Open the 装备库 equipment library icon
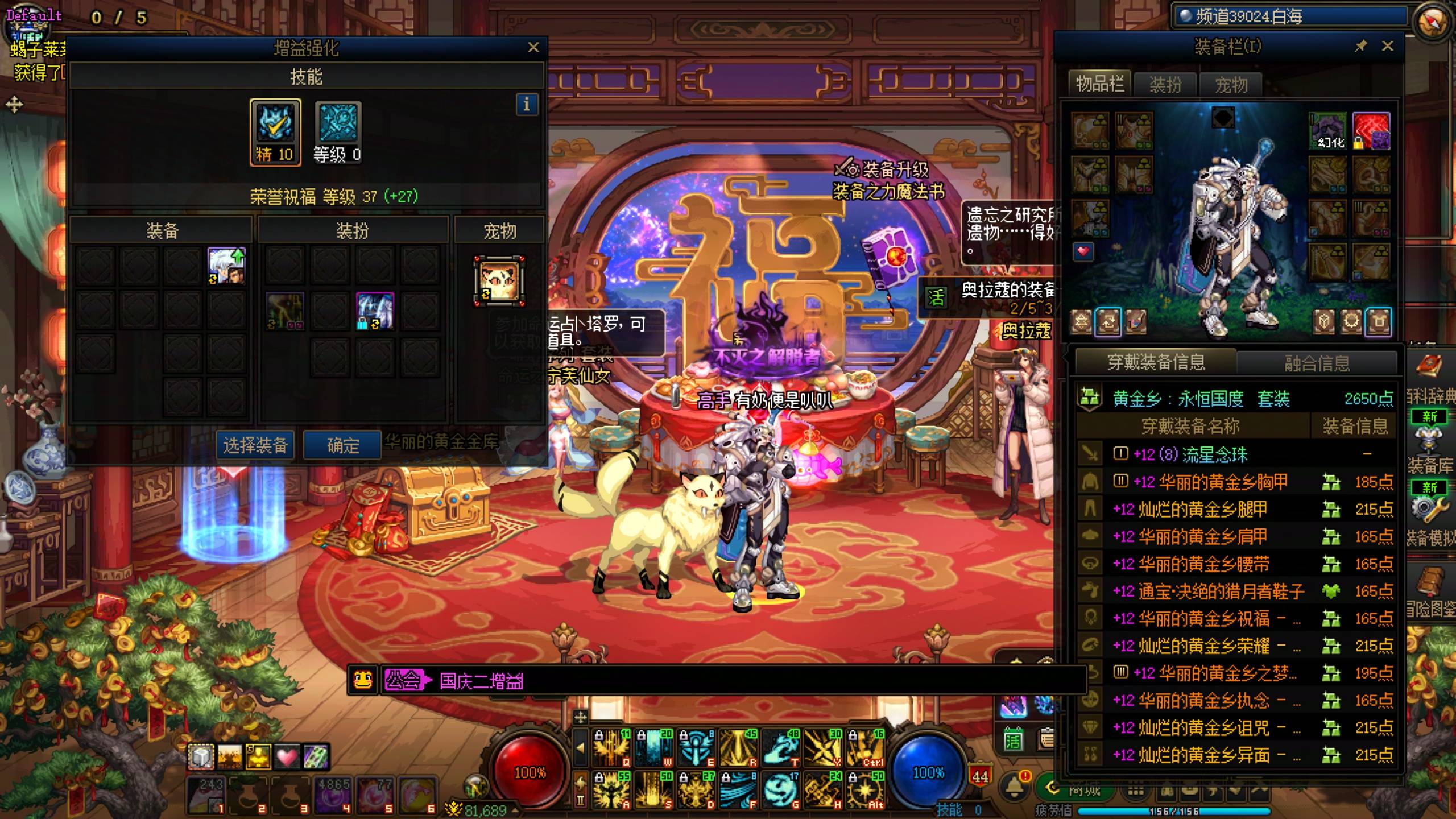The image size is (1456, 819). (x=1430, y=444)
